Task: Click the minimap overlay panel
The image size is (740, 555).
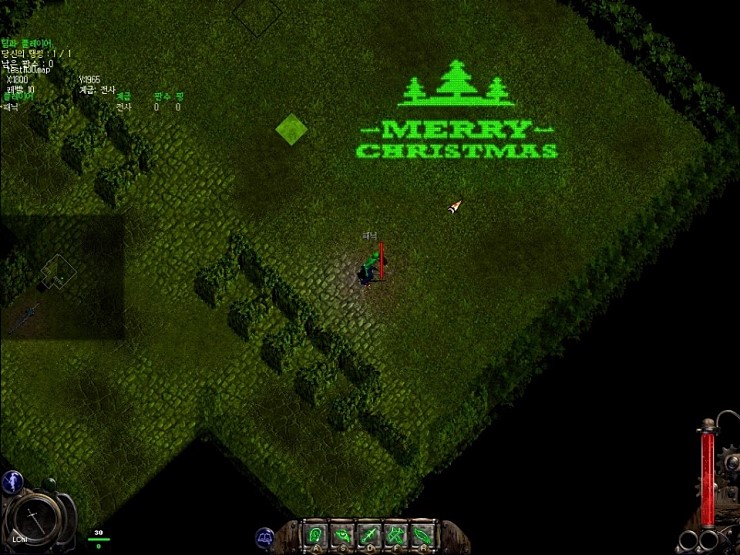Action: click(x=62, y=277)
